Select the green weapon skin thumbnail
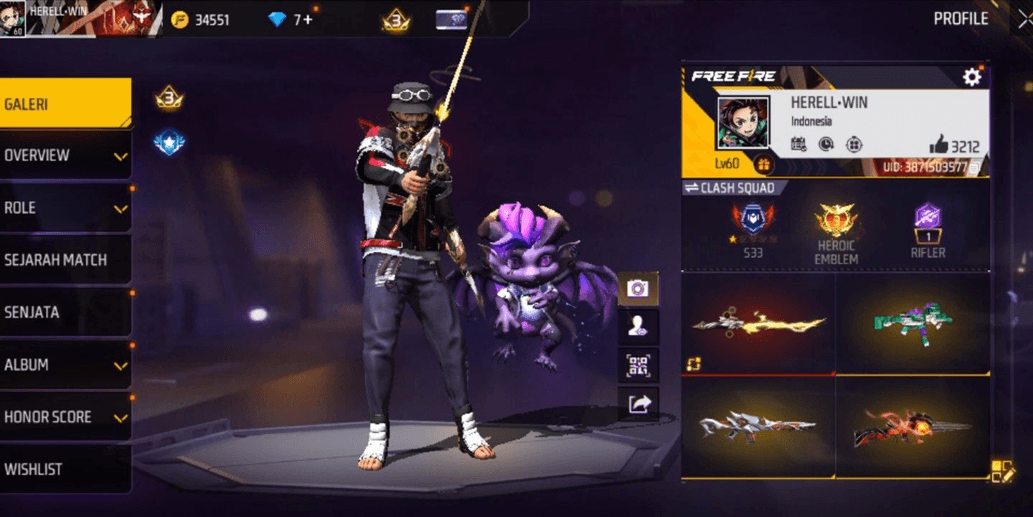This screenshot has height=517, width=1033. click(x=912, y=323)
